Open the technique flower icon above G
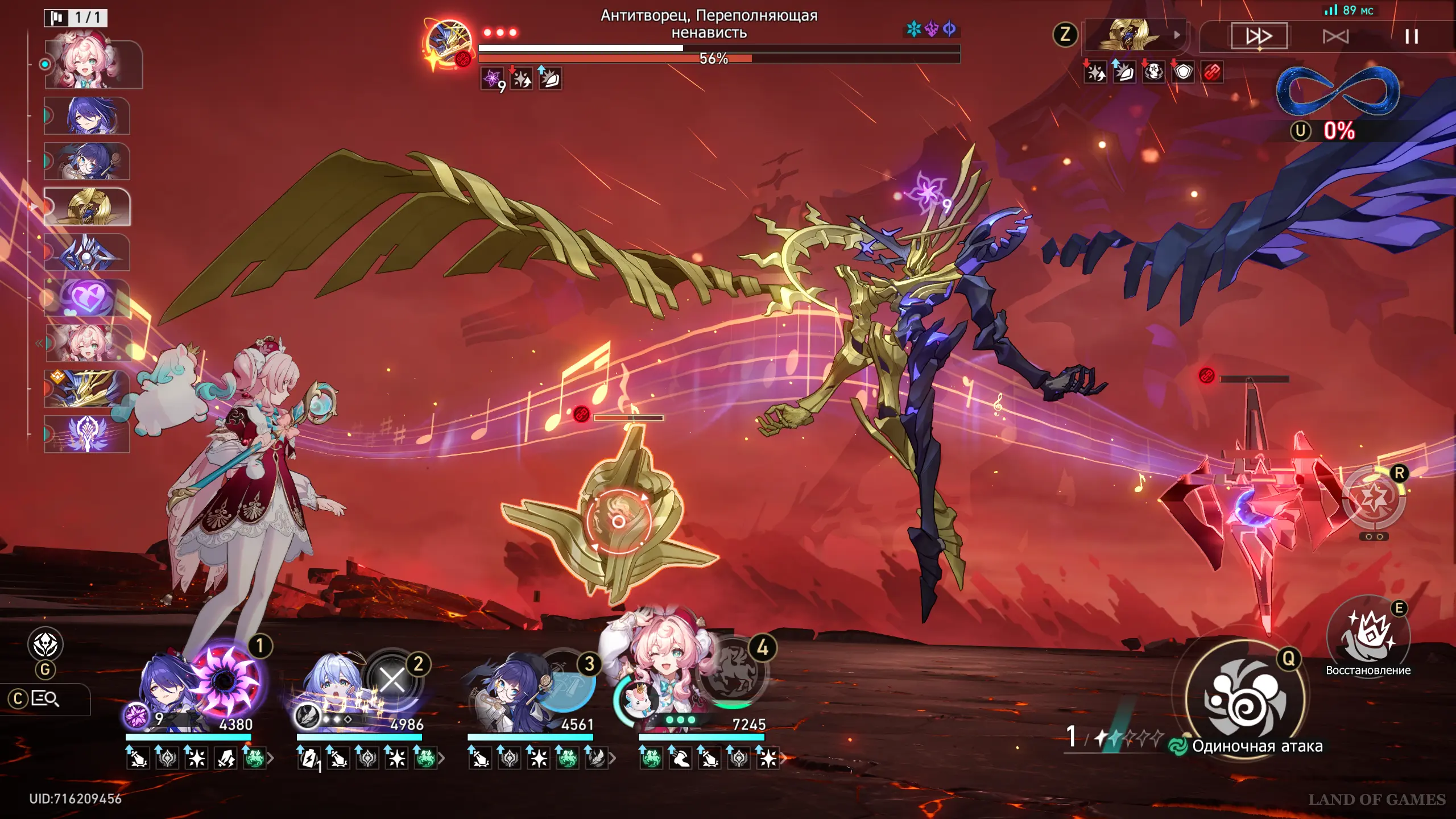This screenshot has width=1456, height=819. [45, 644]
